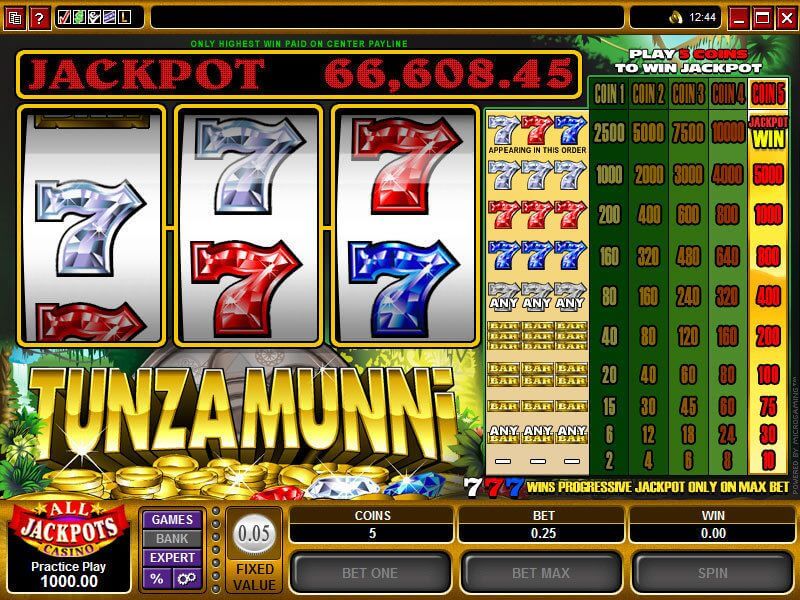Maximize the game window

pyautogui.click(x=763, y=17)
